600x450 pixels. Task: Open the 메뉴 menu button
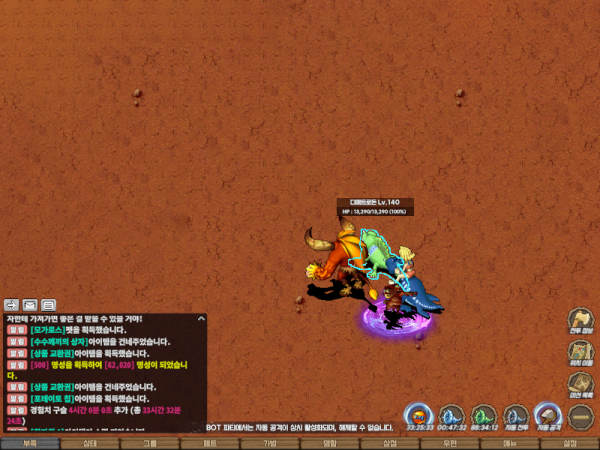tap(510, 443)
